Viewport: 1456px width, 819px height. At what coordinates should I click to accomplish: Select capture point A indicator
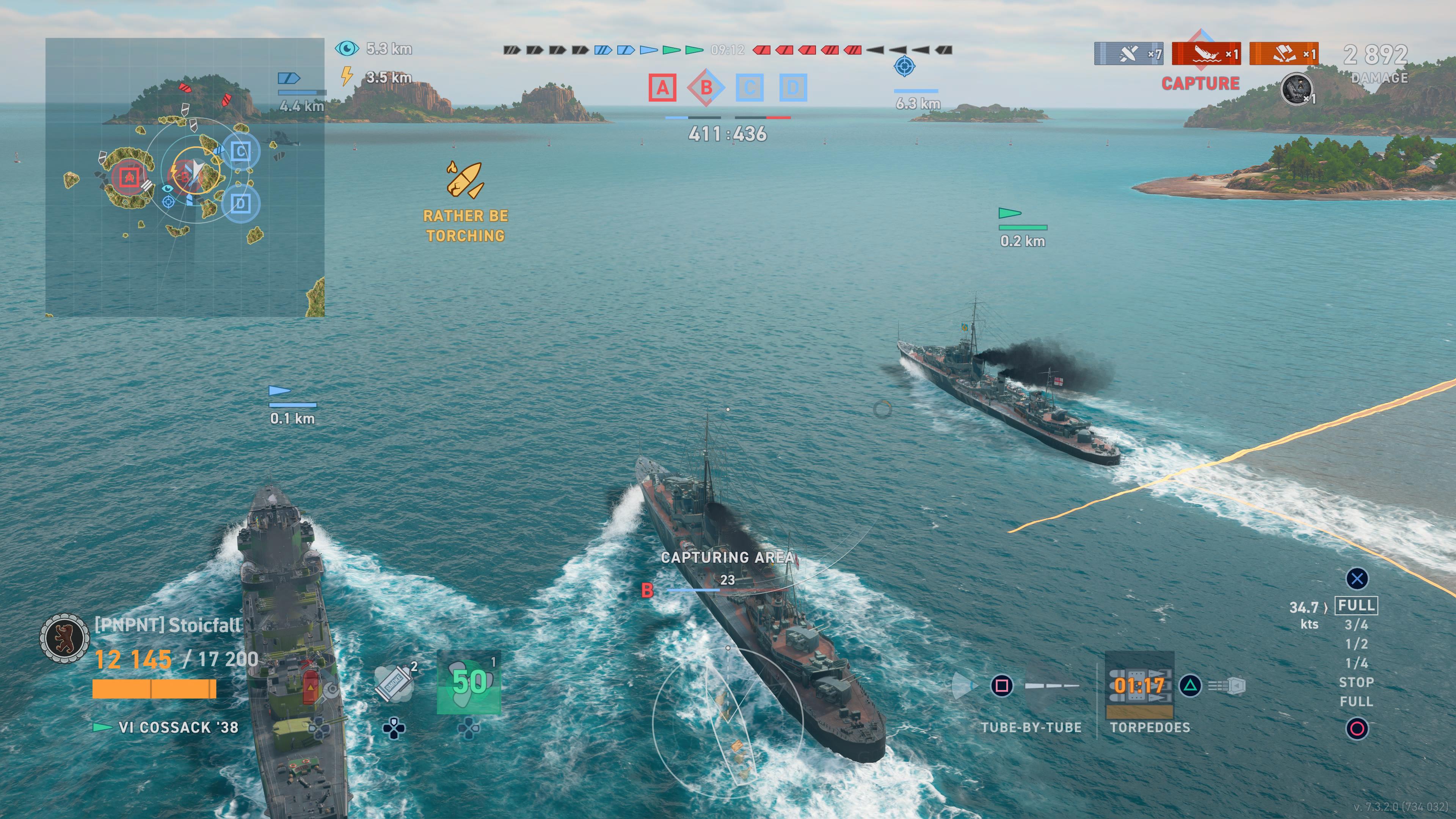pos(662,88)
